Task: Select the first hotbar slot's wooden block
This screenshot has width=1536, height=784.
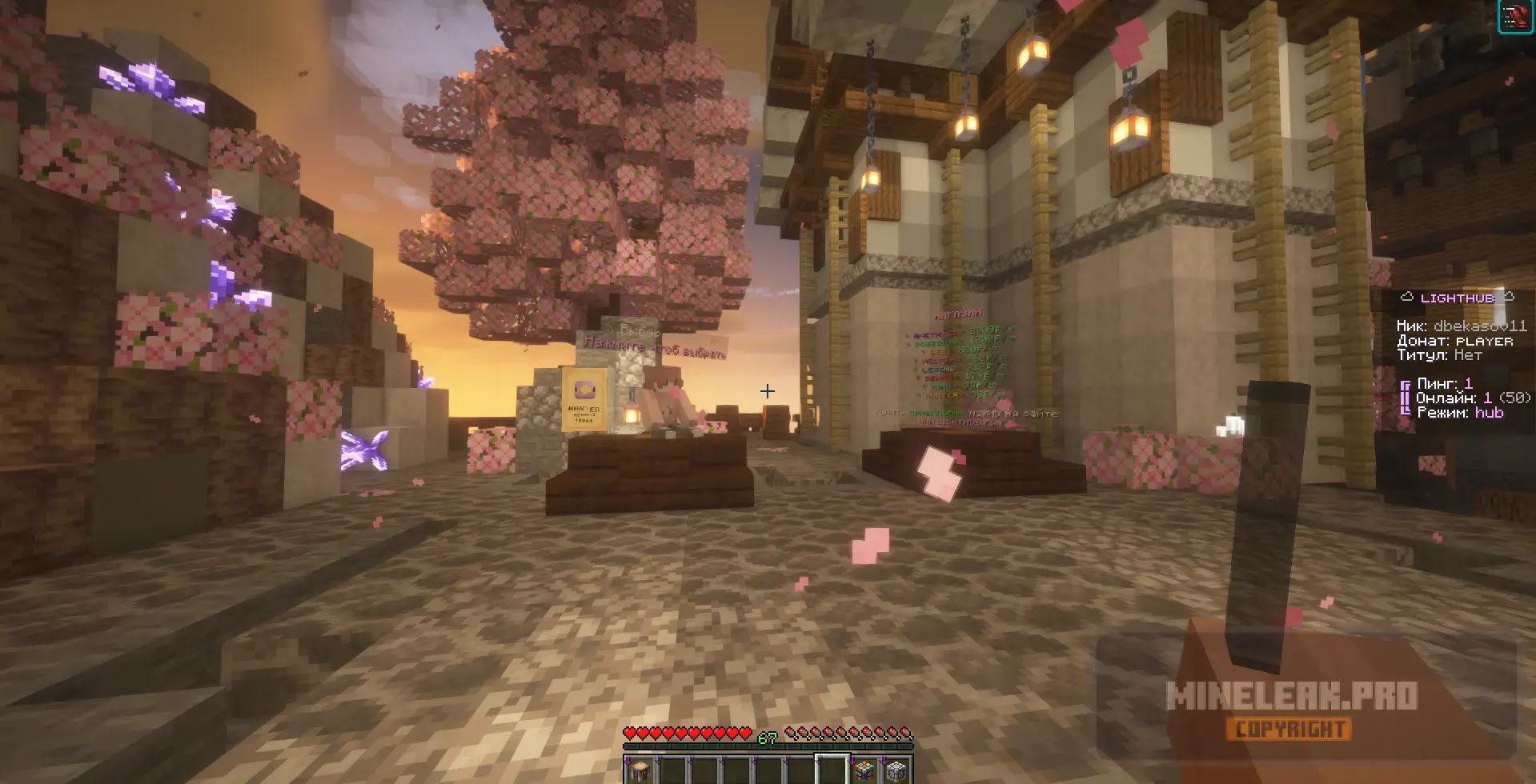Action: pos(640,771)
